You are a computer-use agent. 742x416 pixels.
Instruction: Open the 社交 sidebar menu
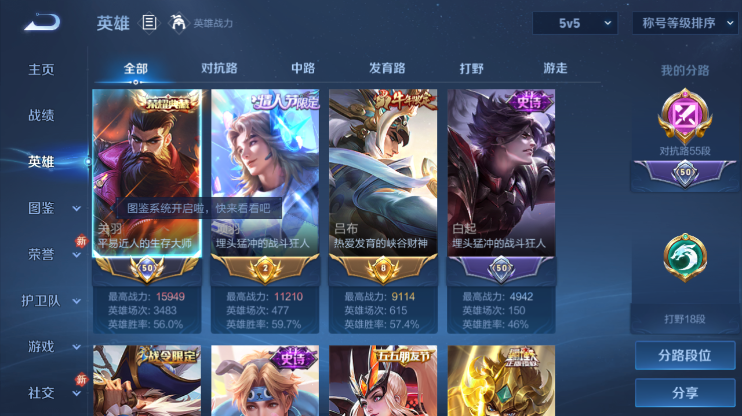[x=41, y=392]
